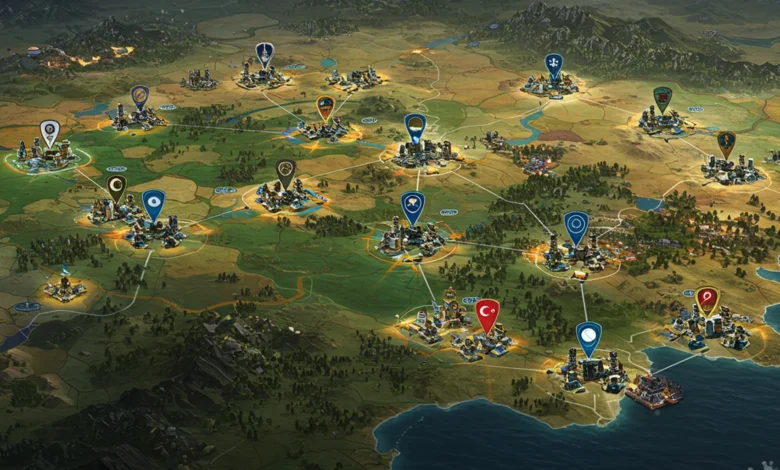This screenshot has width=780, height=470.
Task: Select the blue concentric-circle target marker
Action: tap(576, 225)
